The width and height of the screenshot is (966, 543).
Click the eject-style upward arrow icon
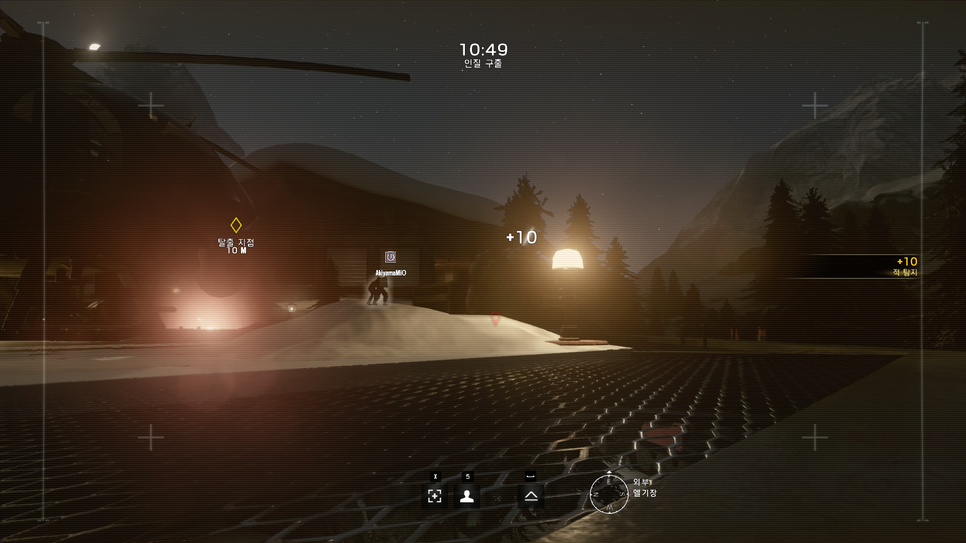click(531, 496)
